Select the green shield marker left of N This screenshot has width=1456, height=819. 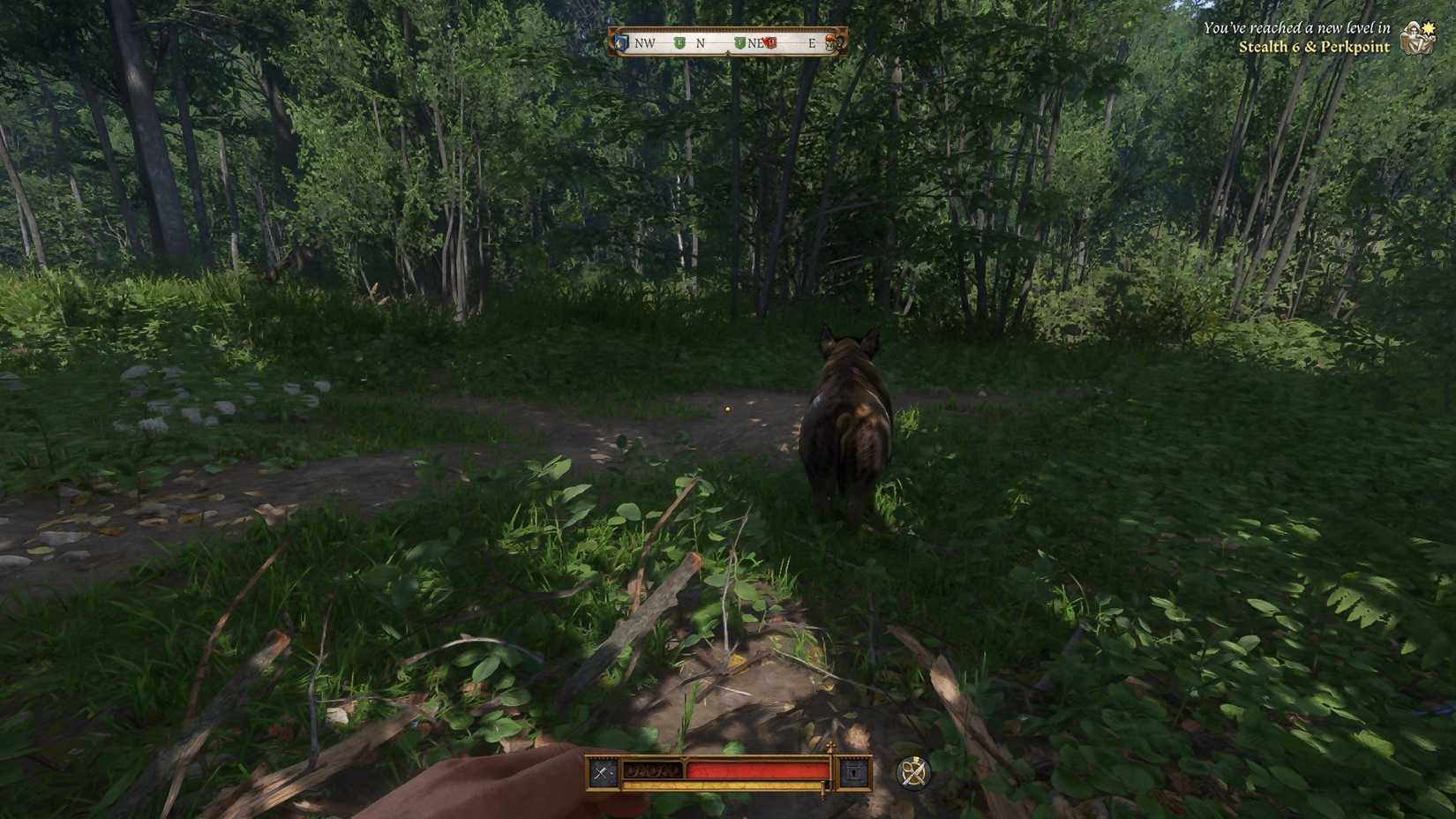click(x=679, y=42)
